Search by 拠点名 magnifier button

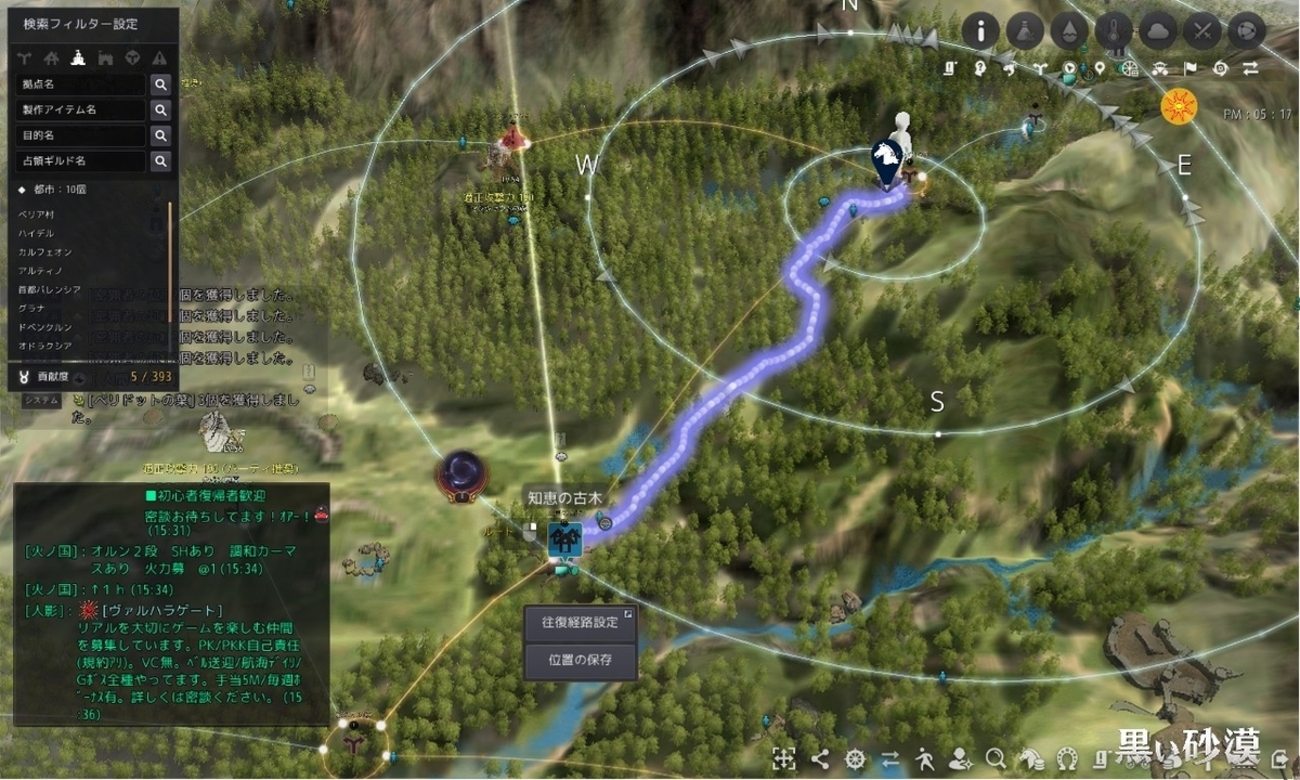point(160,84)
